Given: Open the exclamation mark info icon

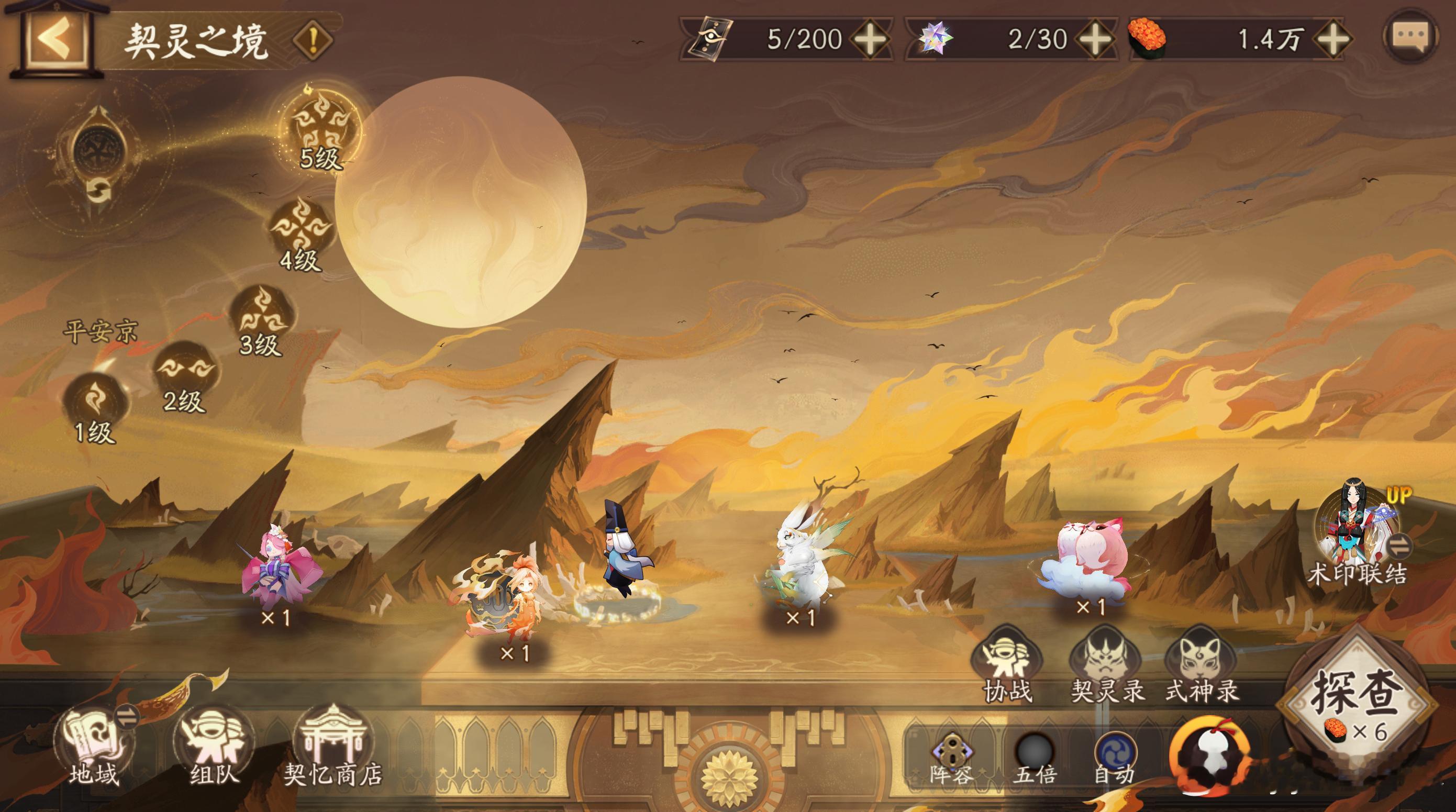Looking at the screenshot, I should pos(313,40).
